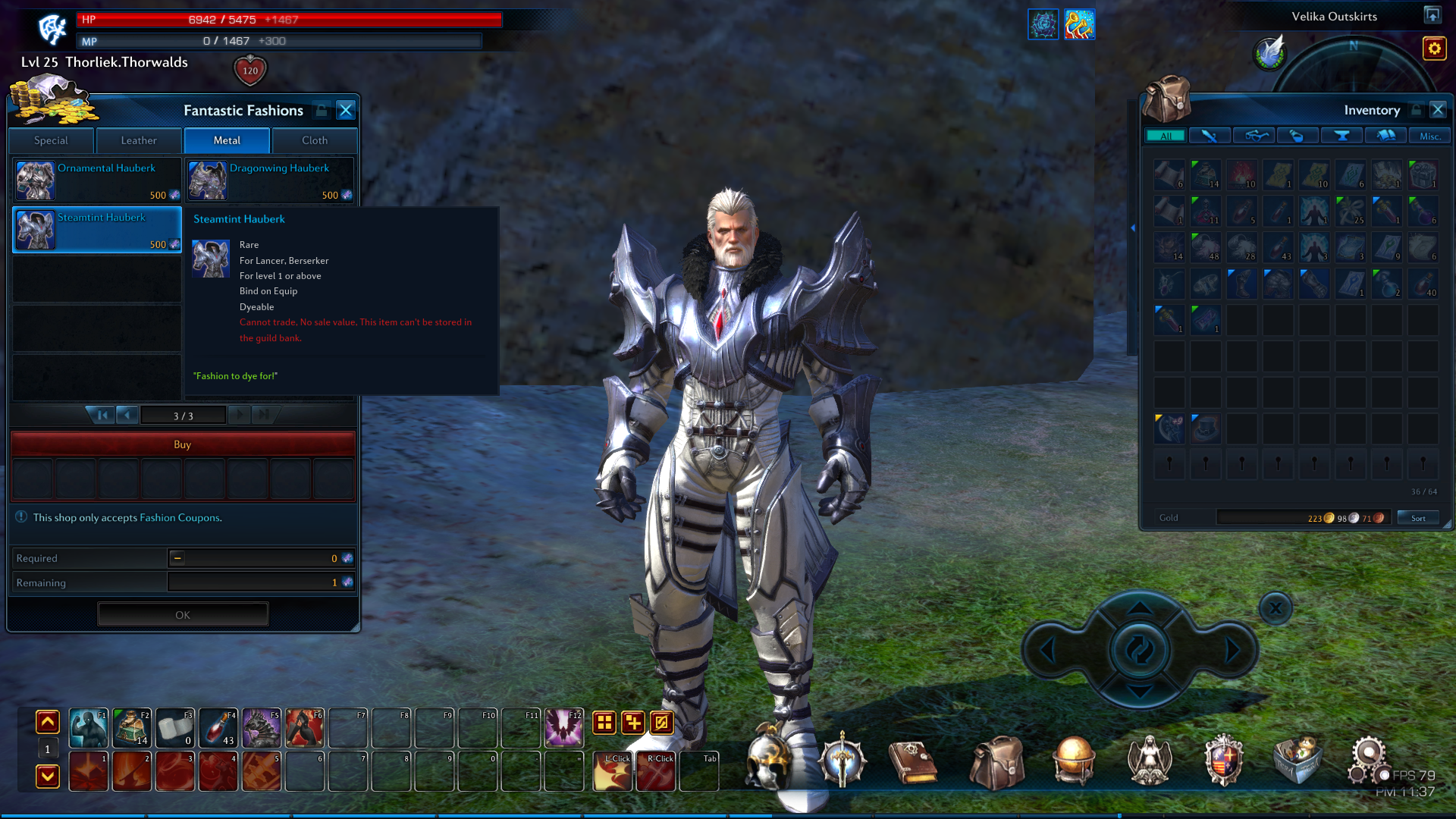Switch to the Special shop tab
Viewport: 1456px width, 819px height.
(x=51, y=140)
